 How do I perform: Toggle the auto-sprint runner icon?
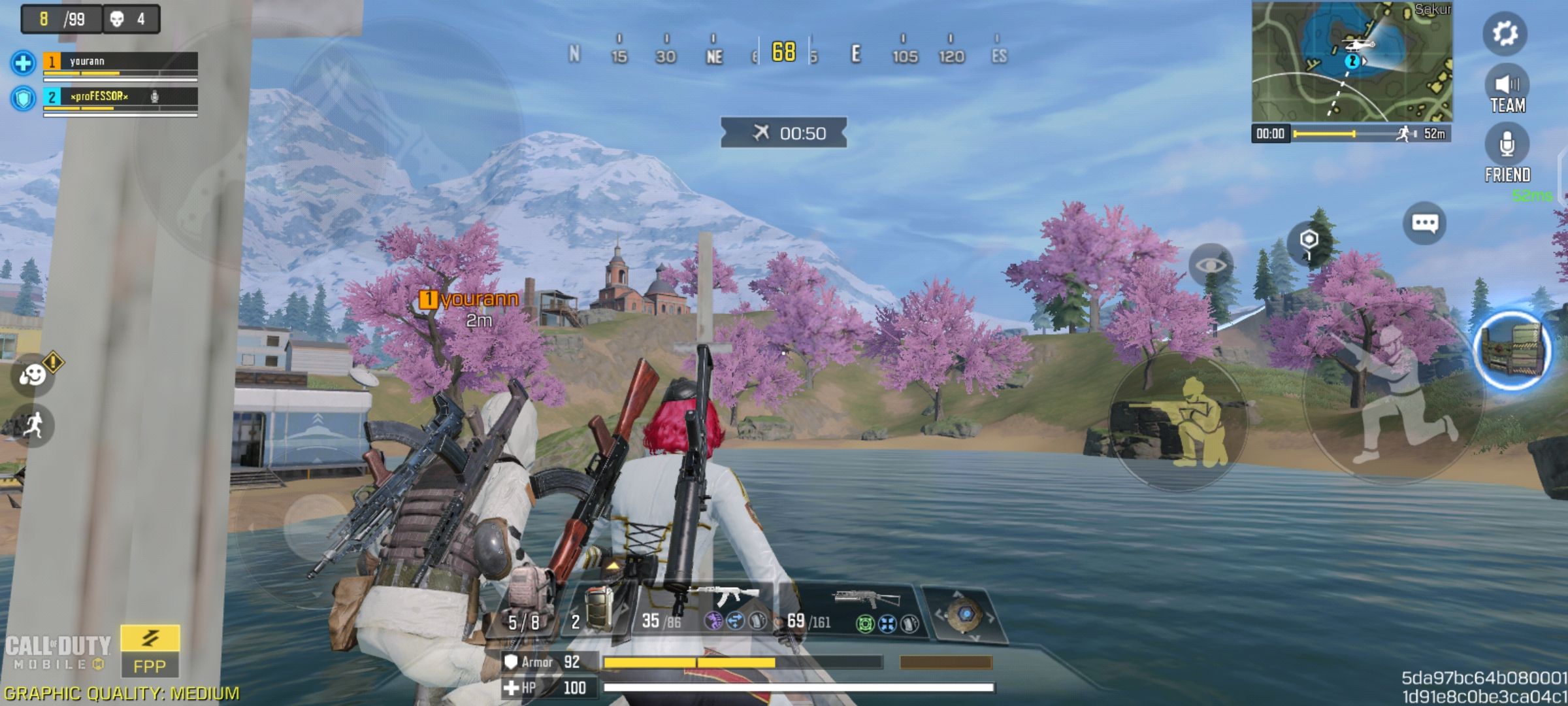pos(33,426)
